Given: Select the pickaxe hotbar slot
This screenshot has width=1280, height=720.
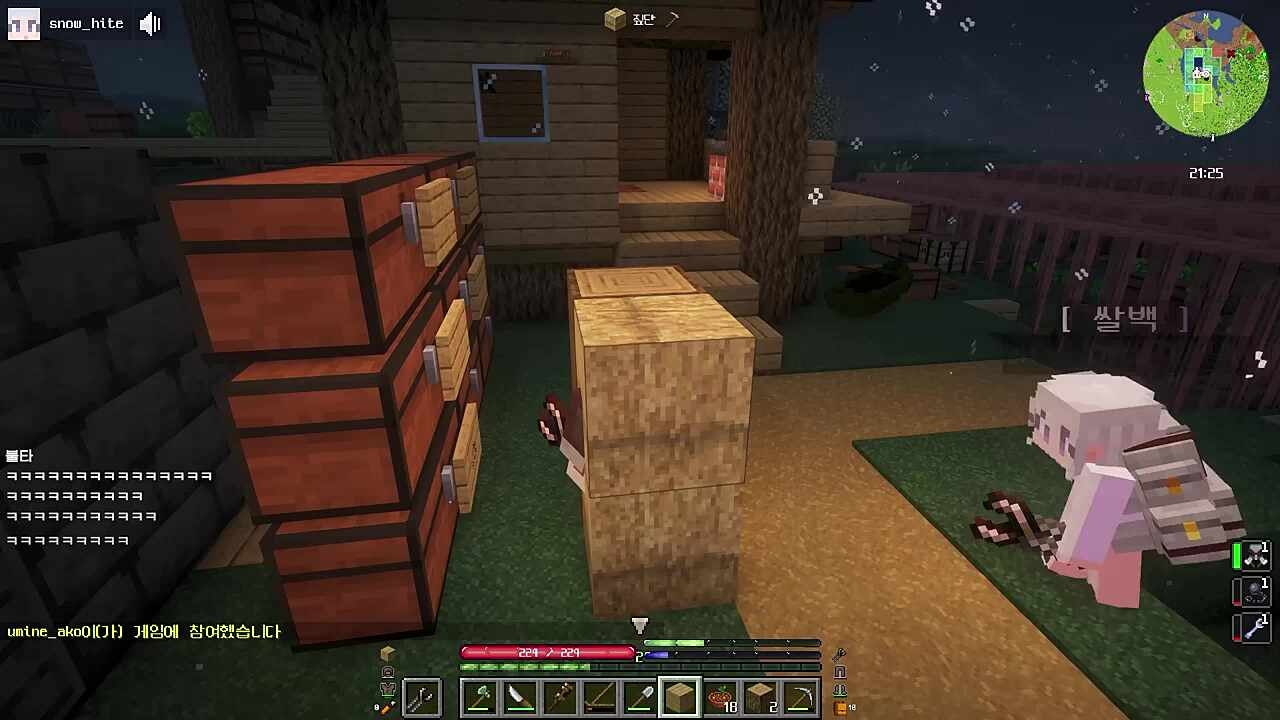Looking at the screenshot, I should [800, 697].
